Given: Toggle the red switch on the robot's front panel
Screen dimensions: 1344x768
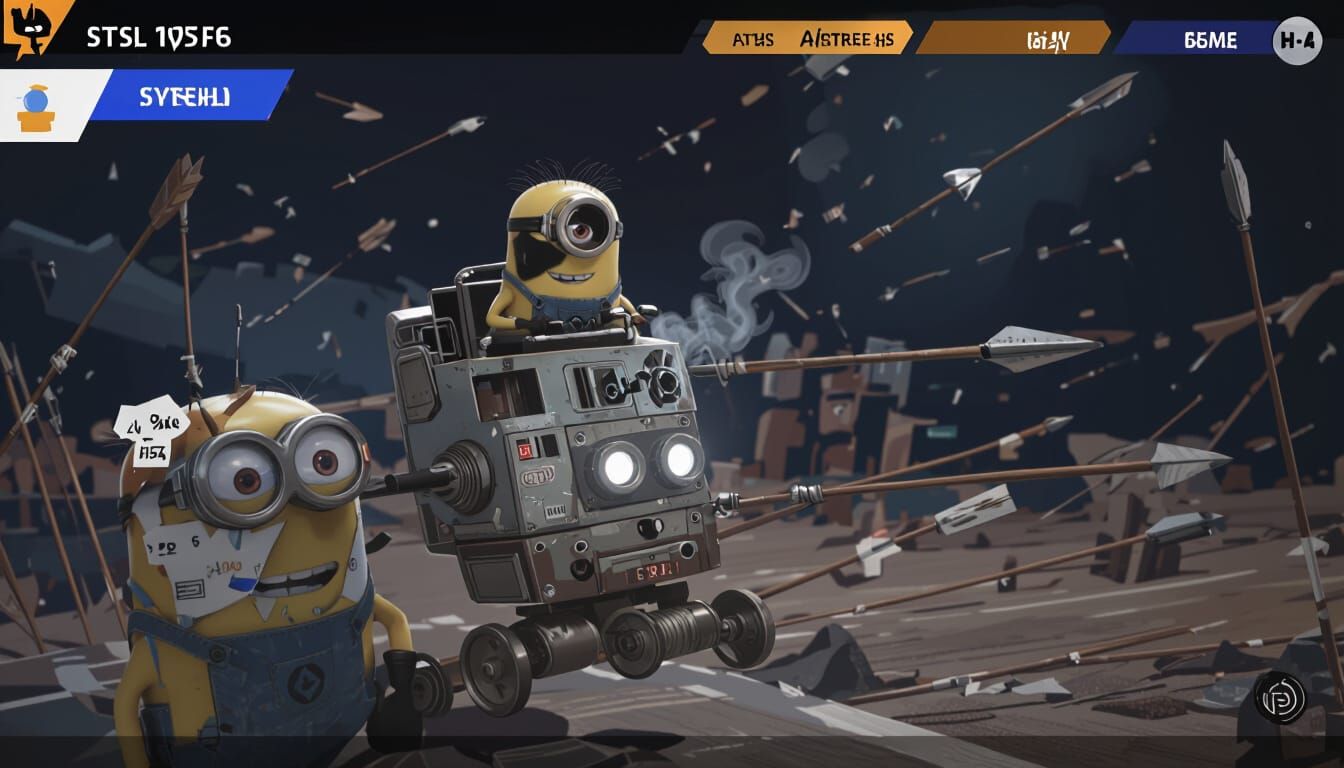Looking at the screenshot, I should [x=527, y=449].
